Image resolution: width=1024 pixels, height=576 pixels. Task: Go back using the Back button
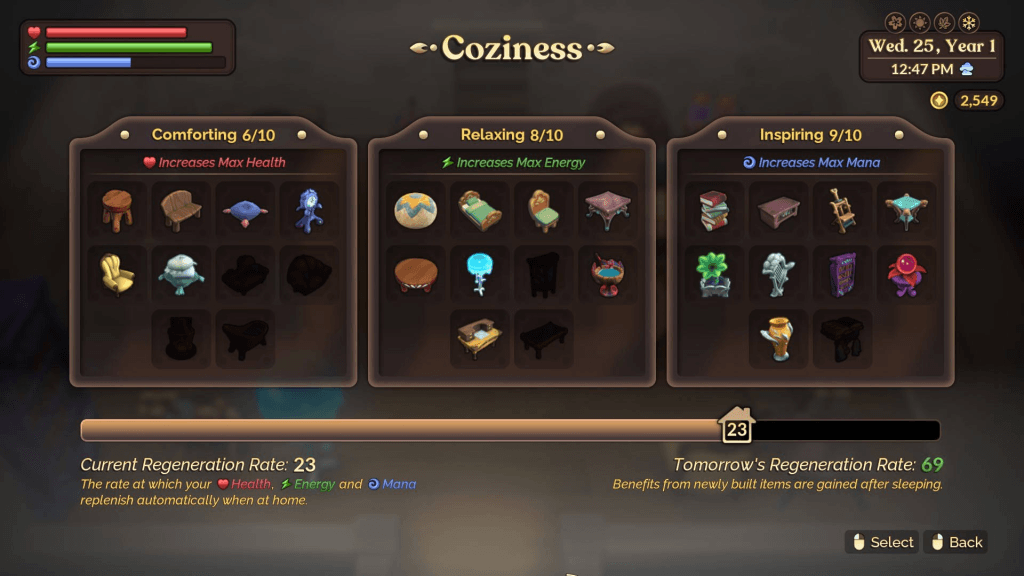click(x=955, y=542)
